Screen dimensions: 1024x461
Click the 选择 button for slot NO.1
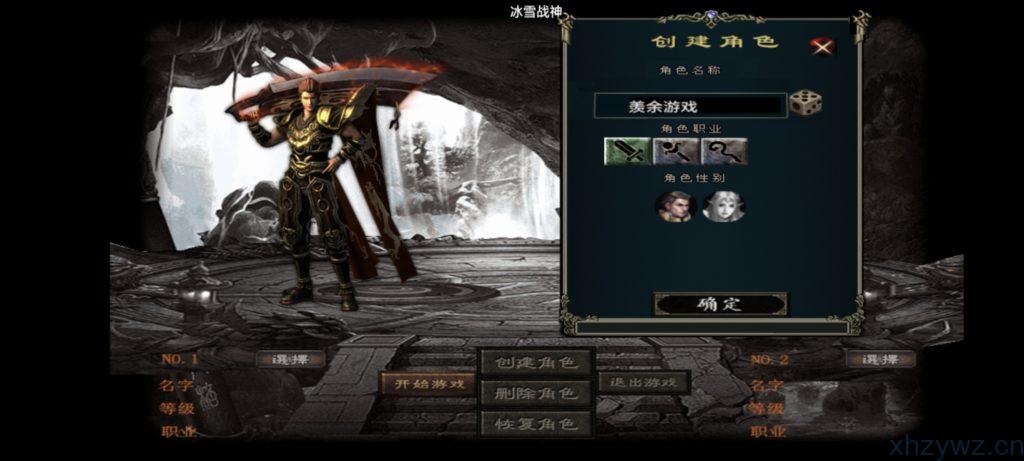coord(291,359)
